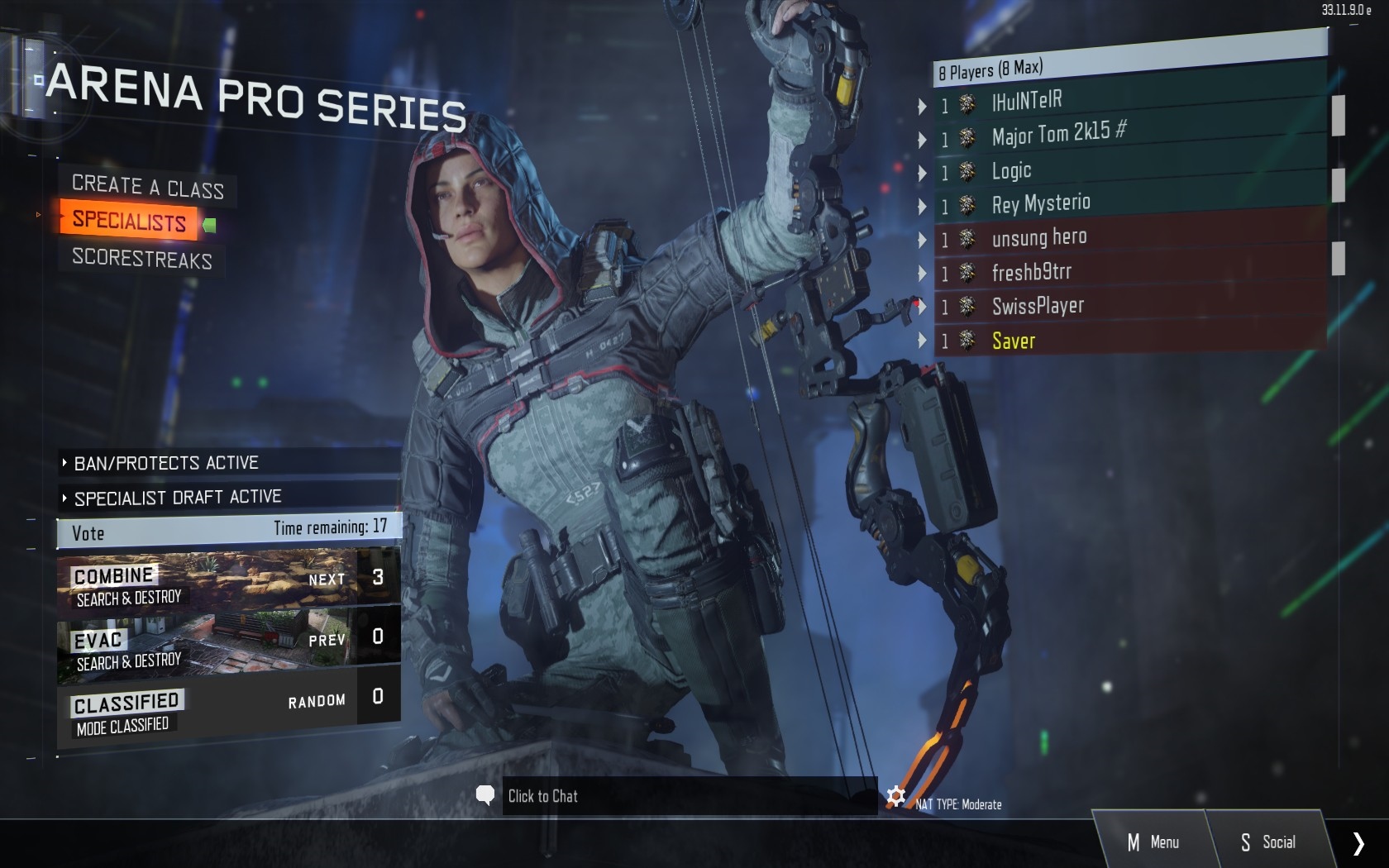
Task: Open the Create a Class menu
Action: click(x=147, y=186)
